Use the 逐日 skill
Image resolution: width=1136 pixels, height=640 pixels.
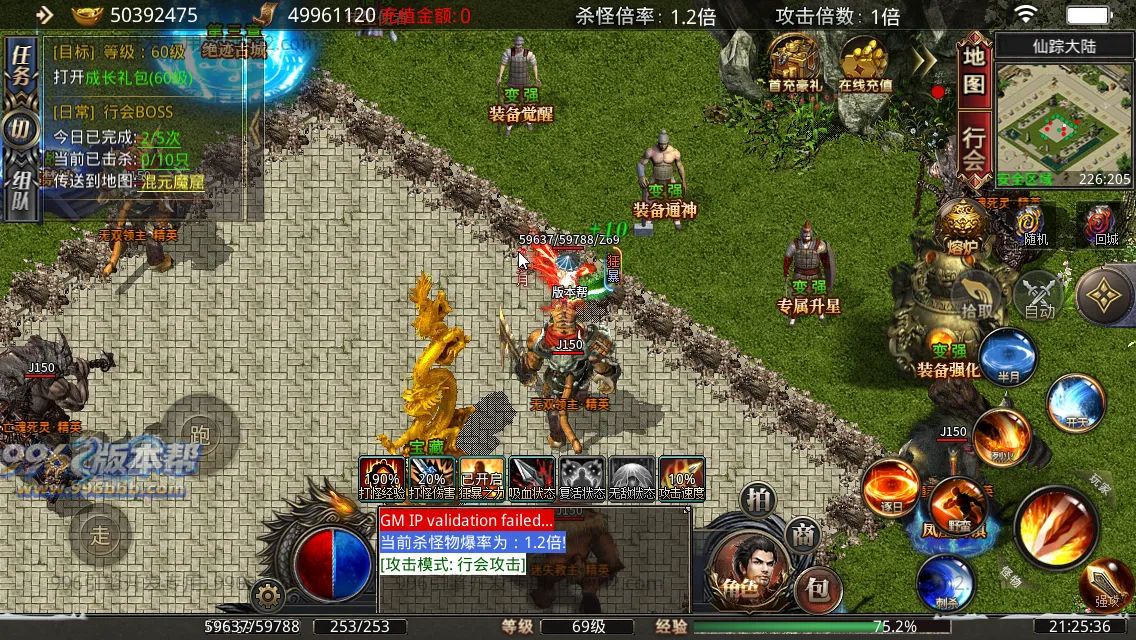tap(891, 490)
